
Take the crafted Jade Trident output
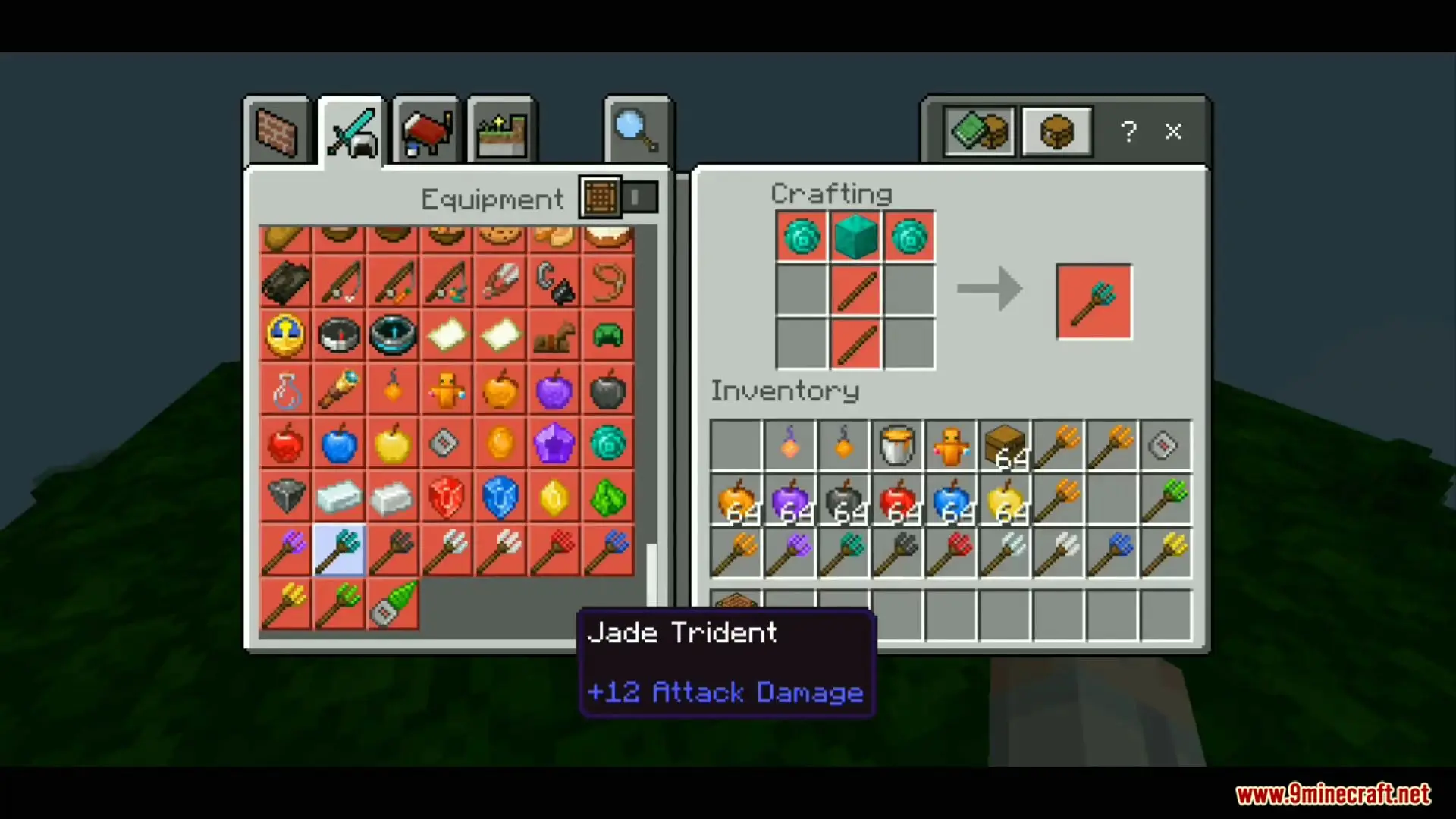coord(1094,301)
